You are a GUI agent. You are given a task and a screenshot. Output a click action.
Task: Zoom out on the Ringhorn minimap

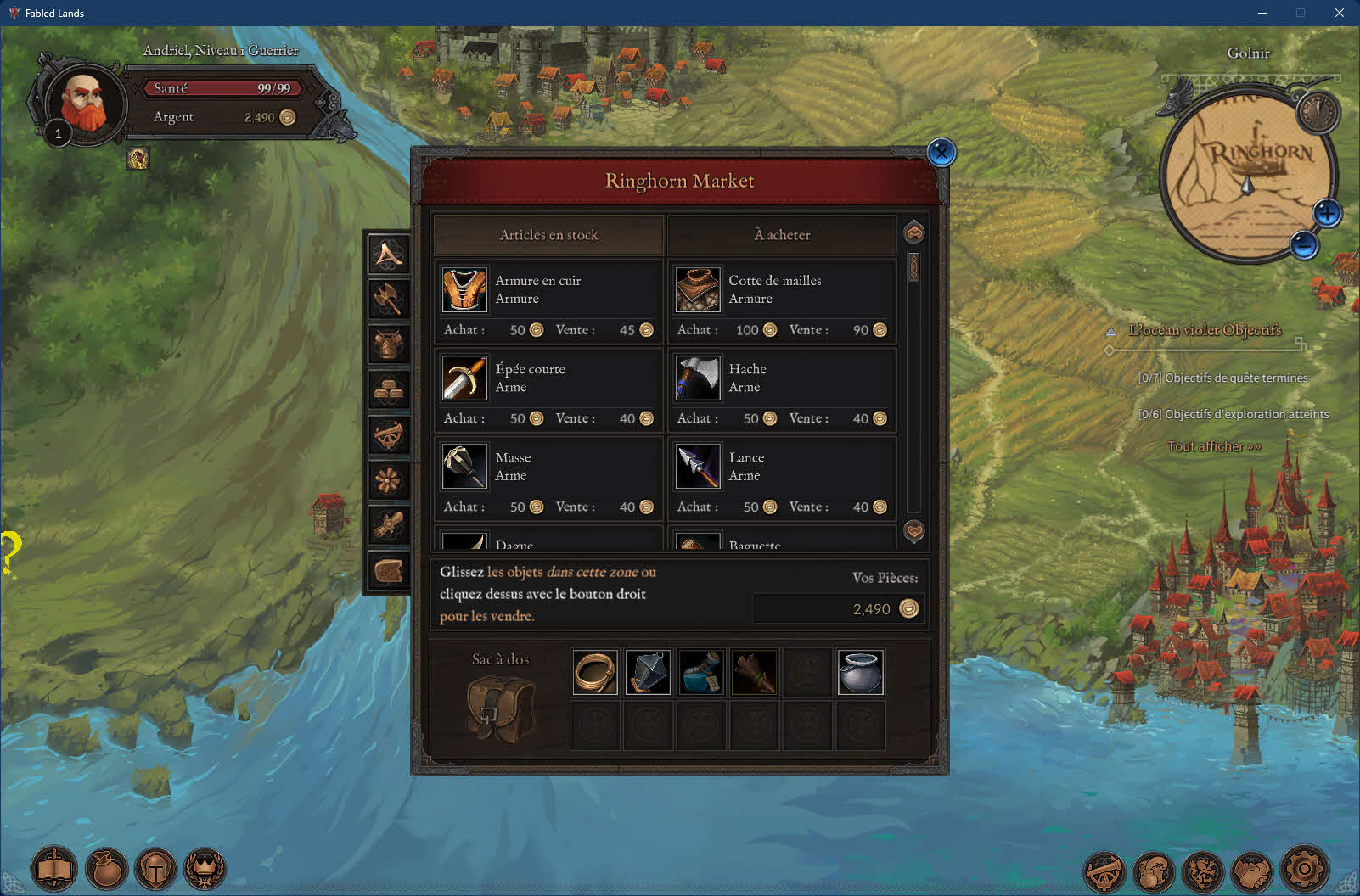1304,245
